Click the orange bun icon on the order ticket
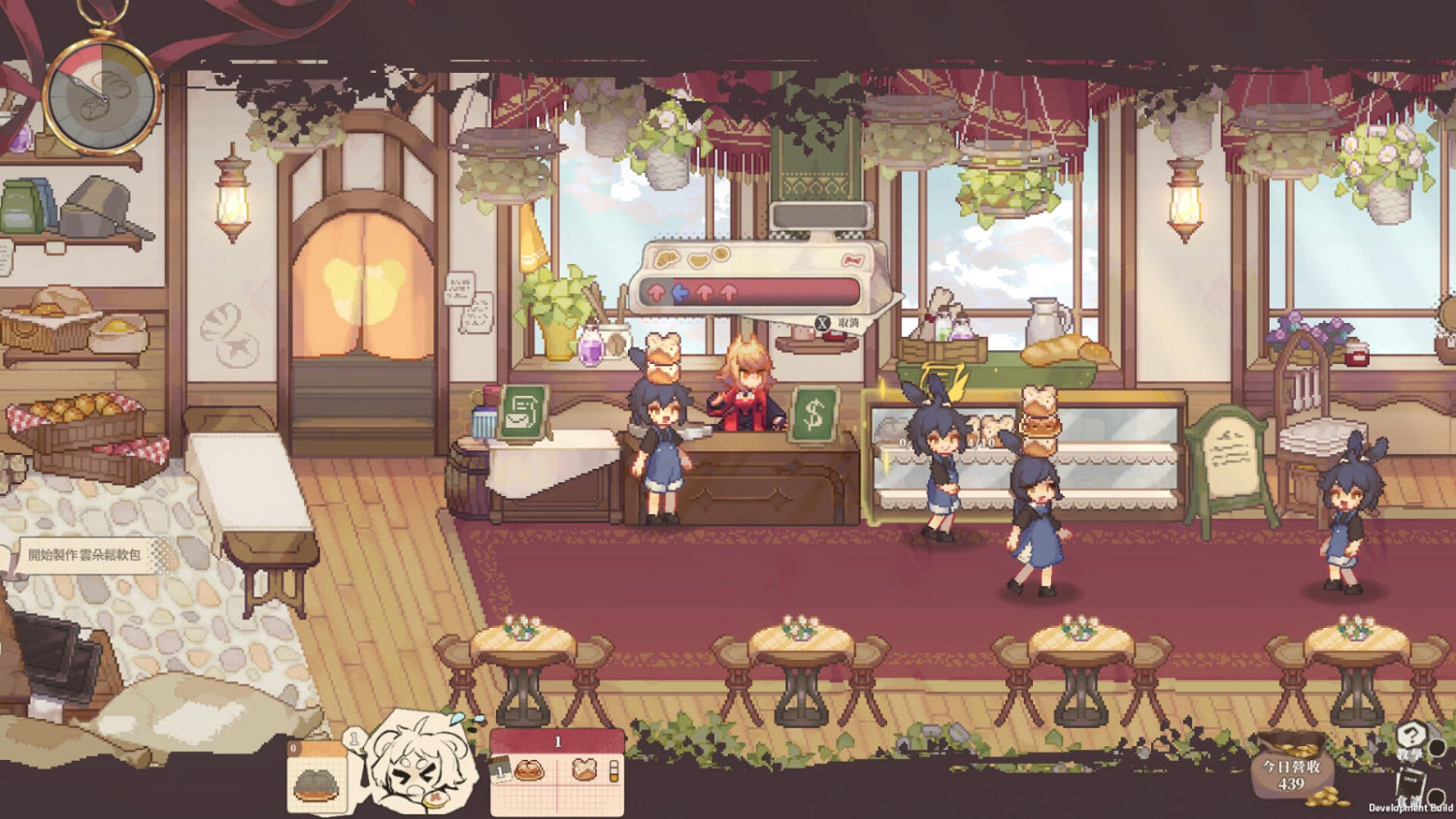This screenshot has width=1456, height=819. (527, 771)
